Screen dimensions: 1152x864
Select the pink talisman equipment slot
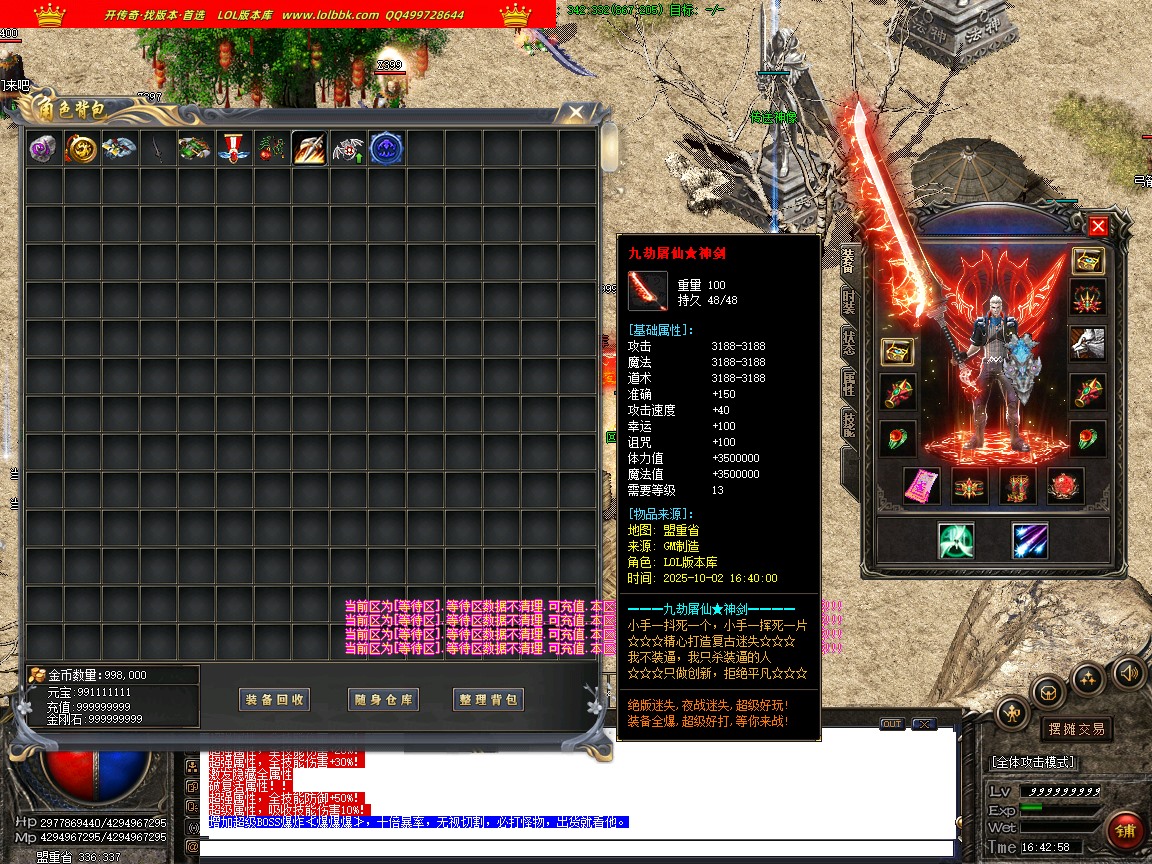(x=921, y=486)
